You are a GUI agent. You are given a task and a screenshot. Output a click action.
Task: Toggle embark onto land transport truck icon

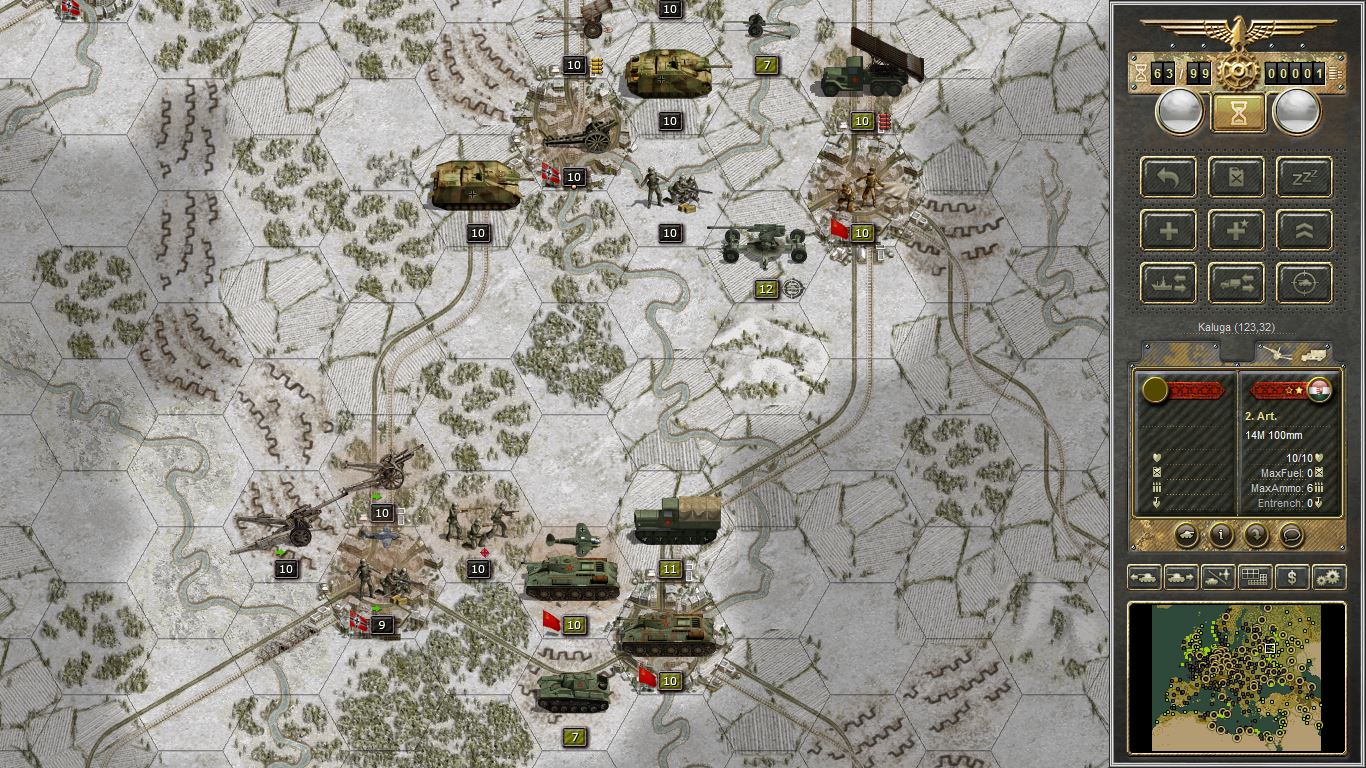click(x=1236, y=283)
